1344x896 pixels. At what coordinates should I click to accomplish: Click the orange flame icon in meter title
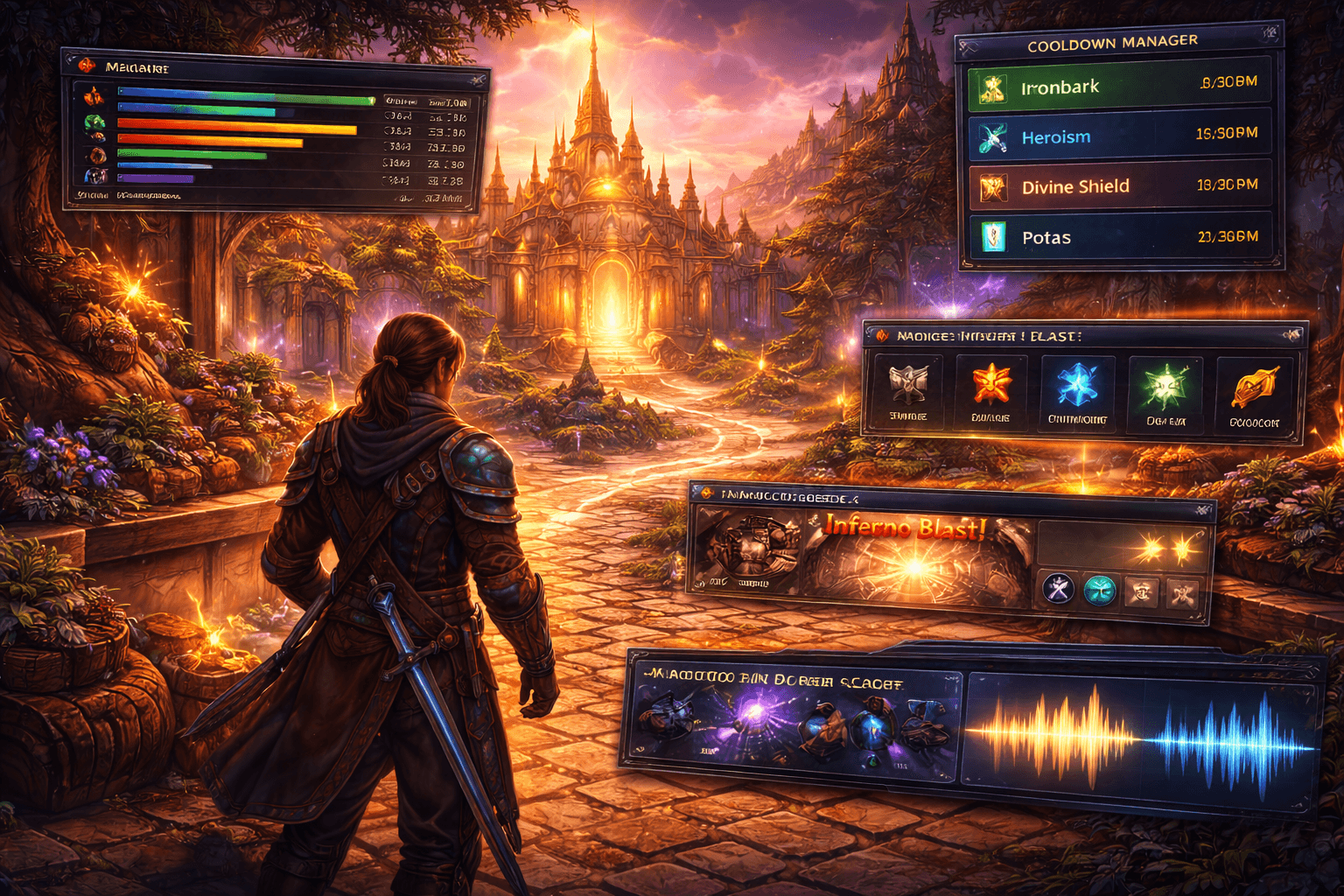pyautogui.click(x=86, y=66)
